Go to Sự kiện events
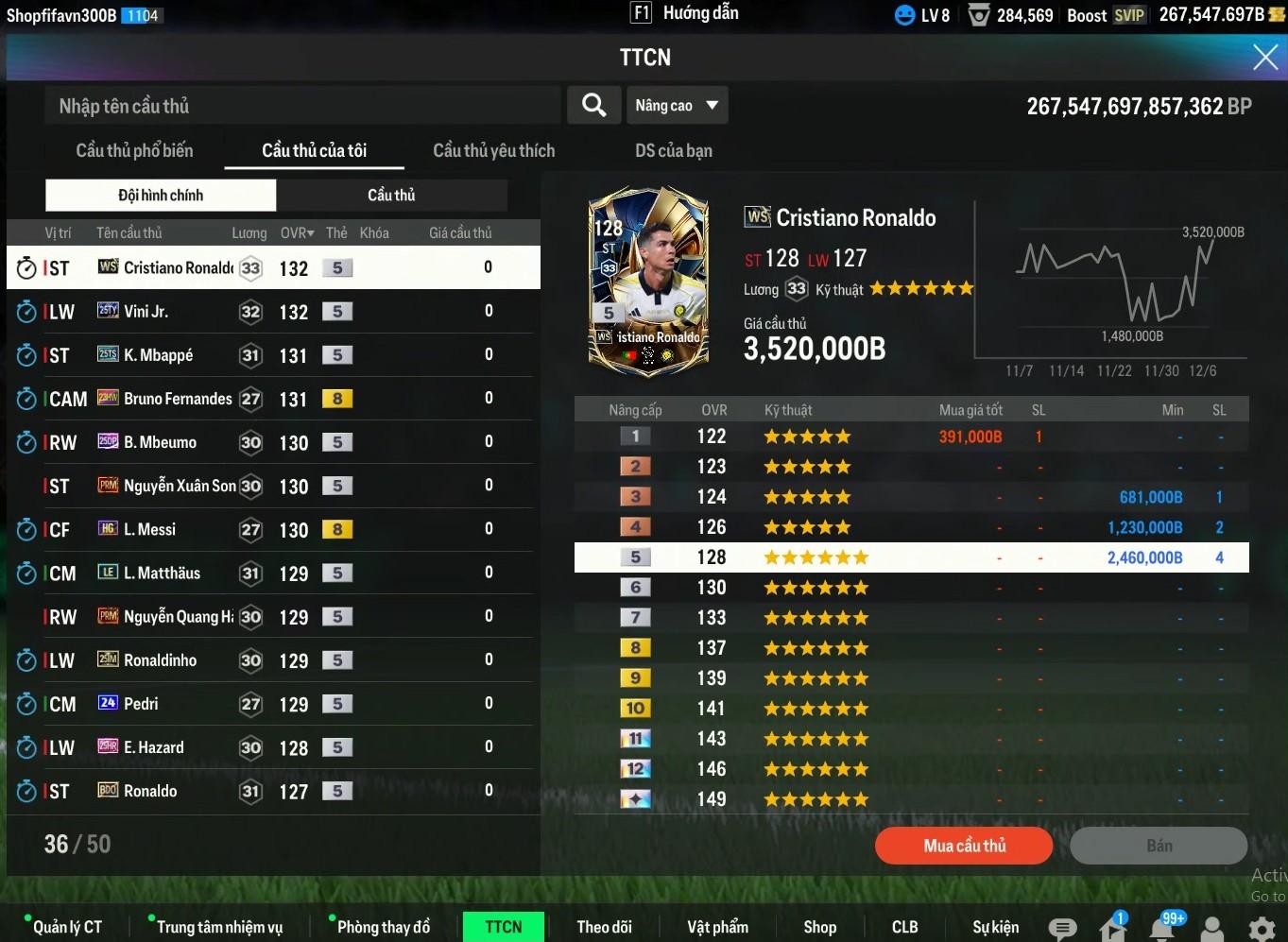This screenshot has width=1288, height=942. click(995, 927)
